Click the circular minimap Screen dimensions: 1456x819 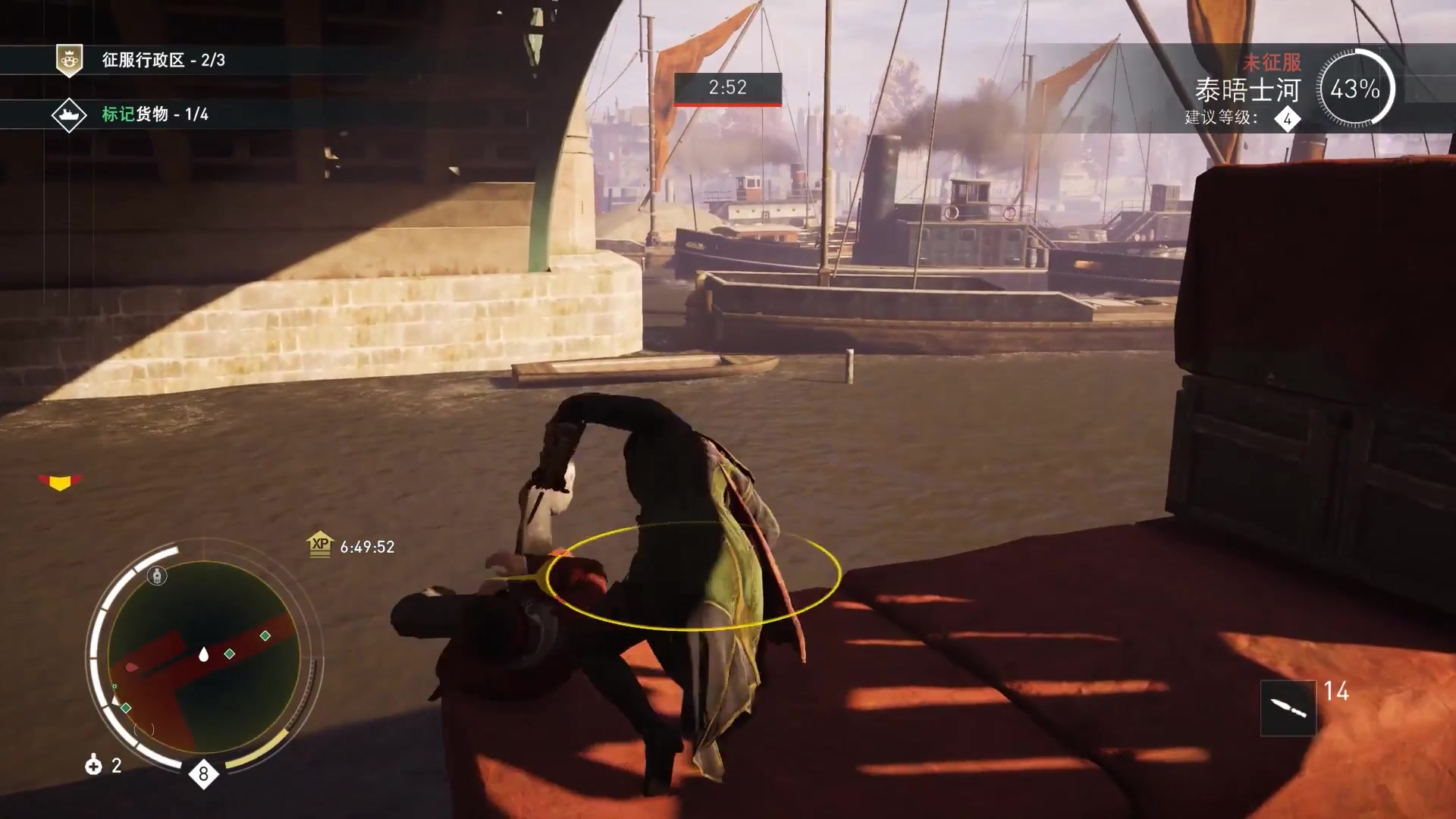pyautogui.click(x=203, y=656)
